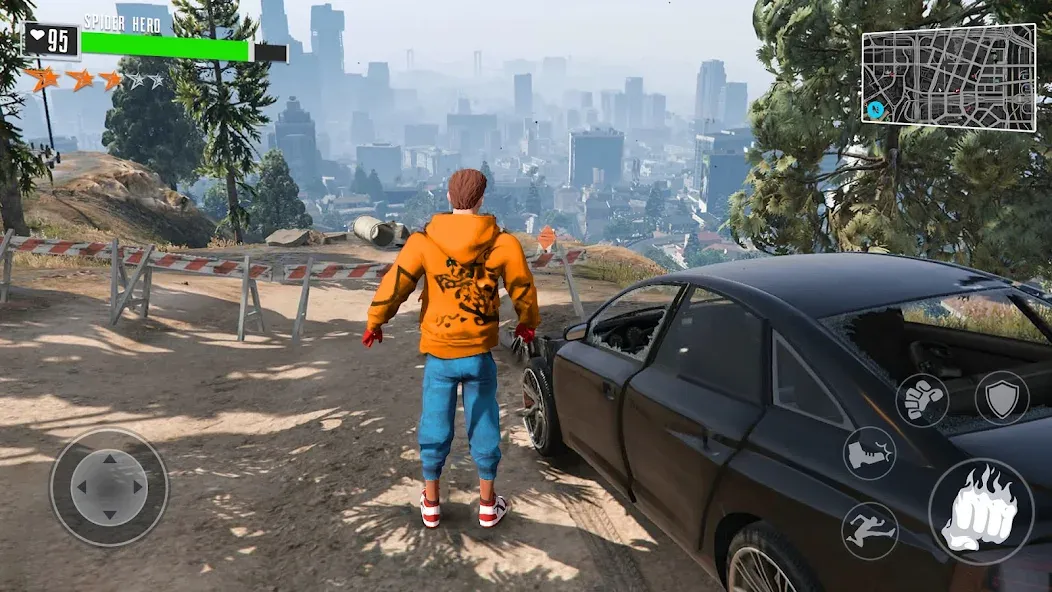
Task: Click the virtual movement joystick pad
Action: click(109, 487)
